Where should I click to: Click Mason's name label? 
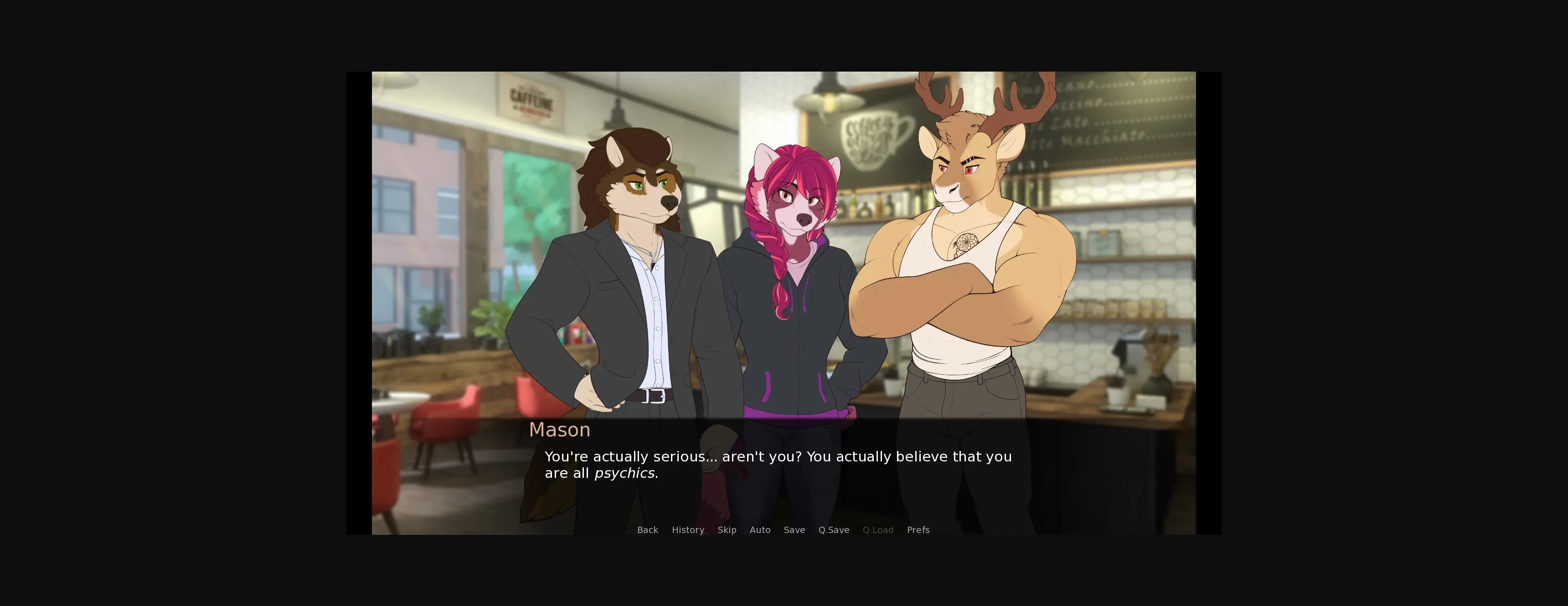(559, 430)
